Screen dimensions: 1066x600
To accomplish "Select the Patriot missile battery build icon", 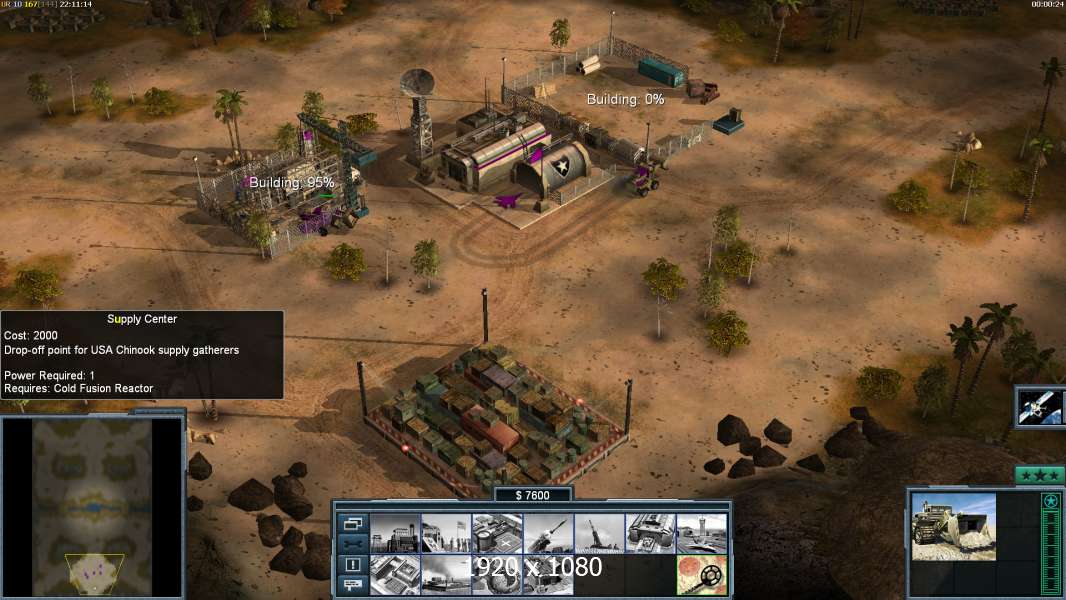I will (x=548, y=533).
